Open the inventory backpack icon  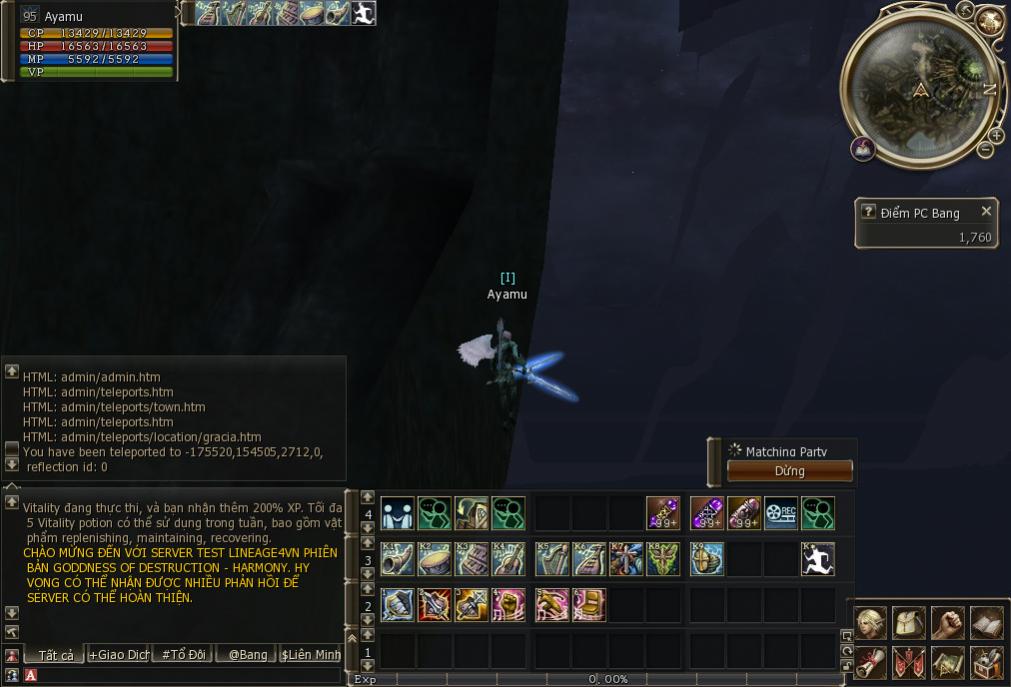tap(908, 623)
